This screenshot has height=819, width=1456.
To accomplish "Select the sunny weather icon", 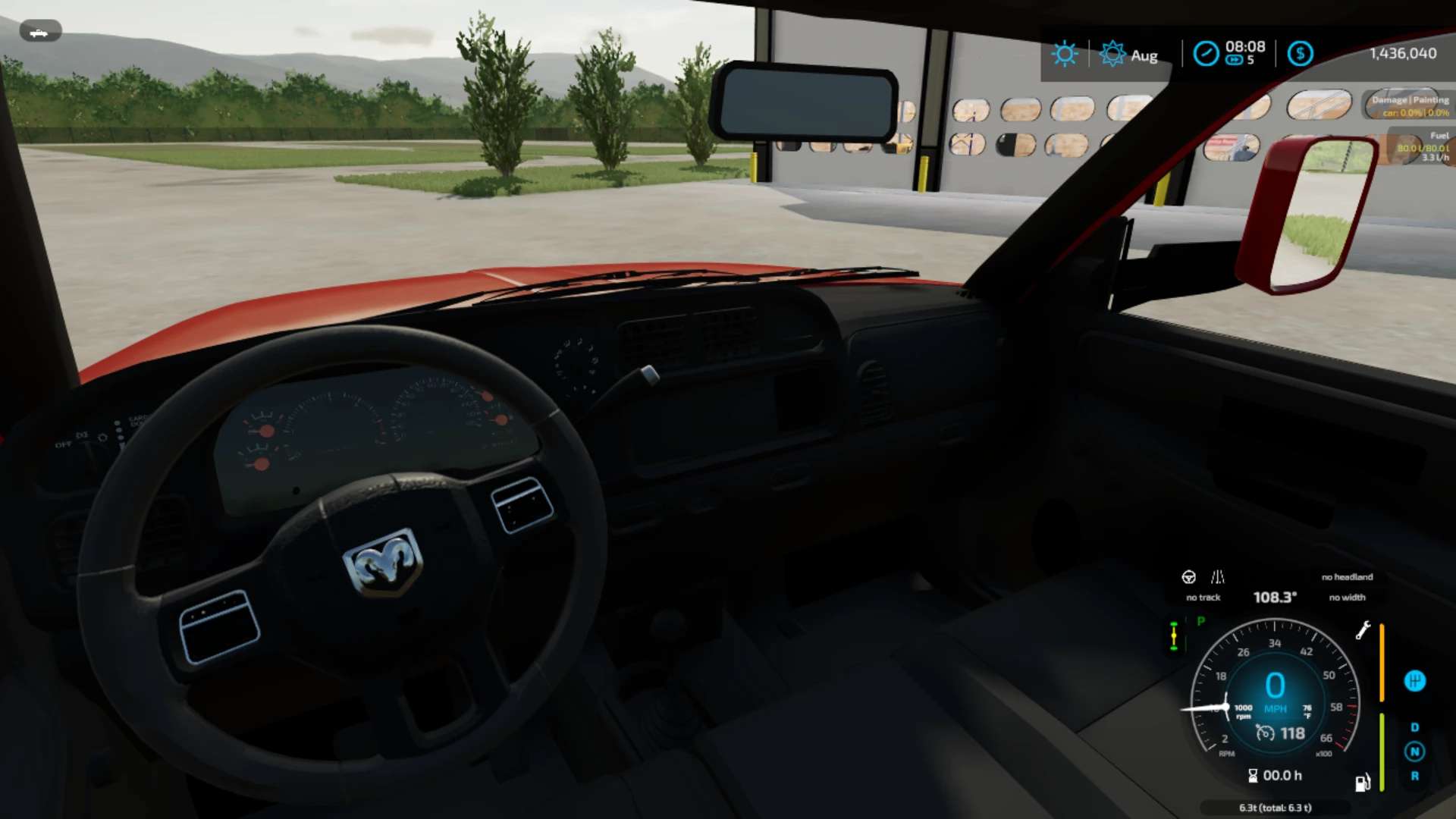I will tap(1064, 54).
